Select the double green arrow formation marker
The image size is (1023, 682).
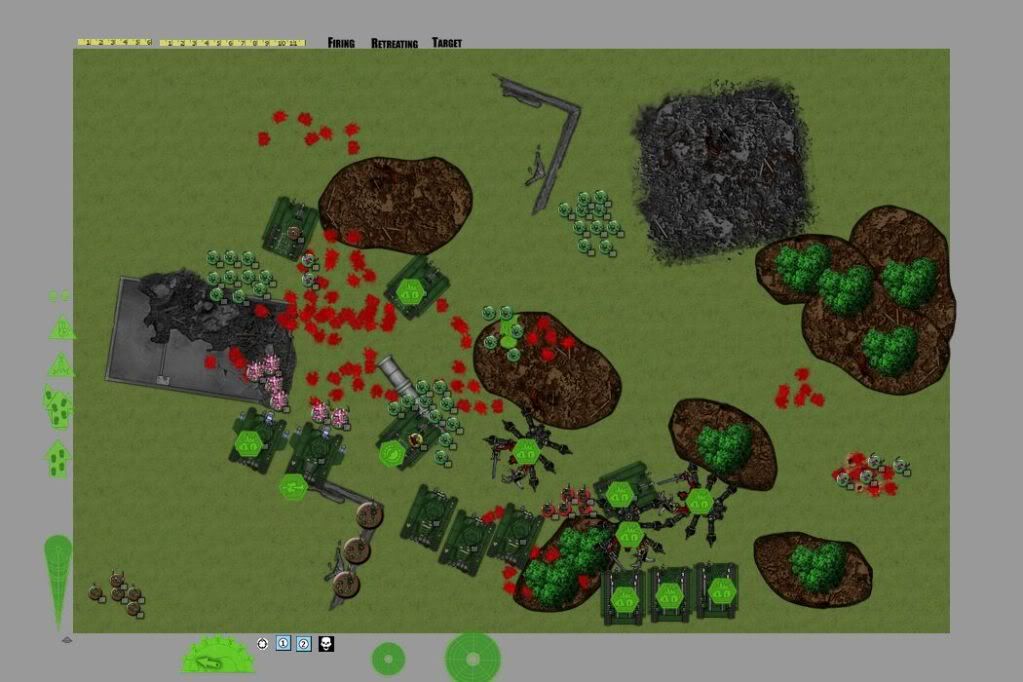click(x=57, y=406)
